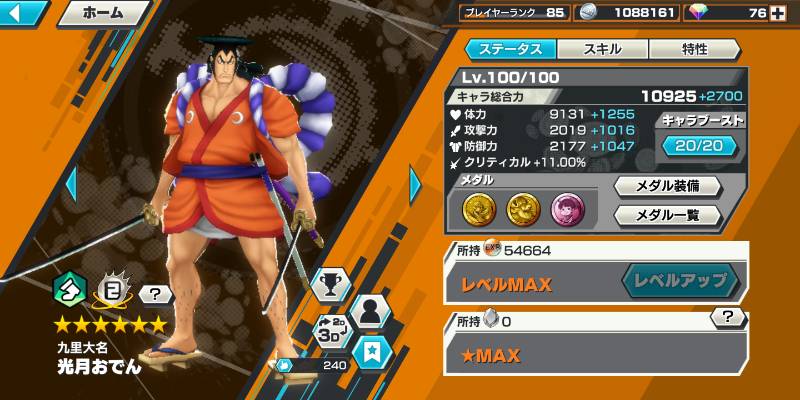Select the first gold medal slot
This screenshot has width=800, height=400.
pyautogui.click(x=478, y=208)
